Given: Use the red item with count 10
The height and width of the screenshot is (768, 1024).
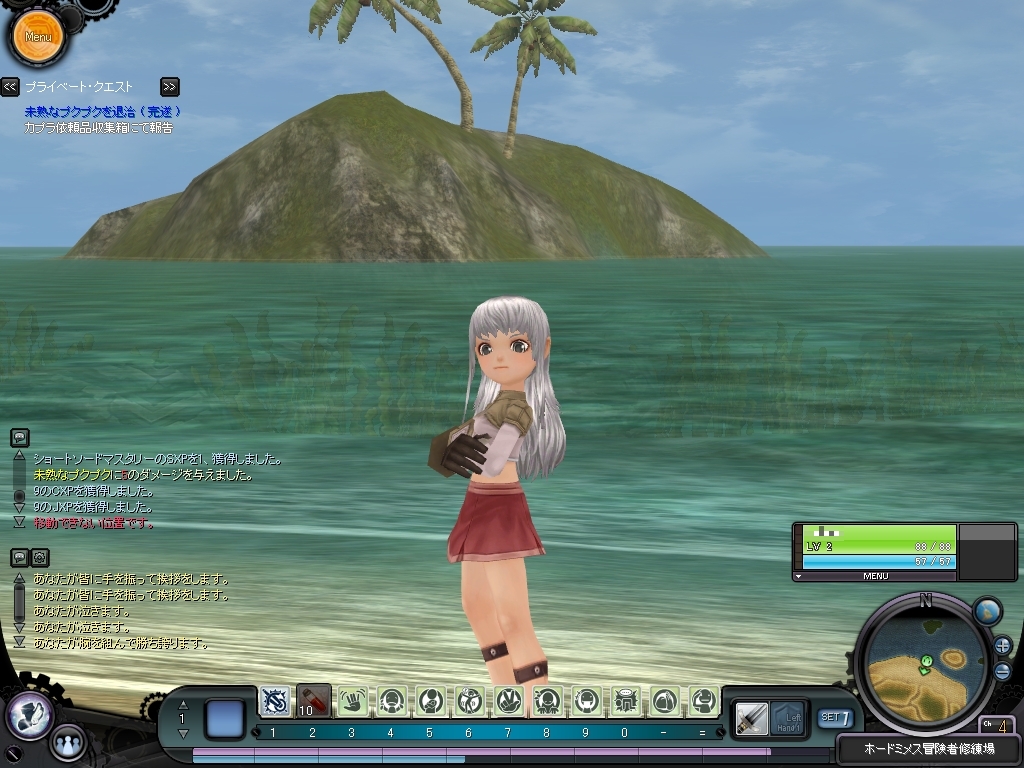Looking at the screenshot, I should pos(314,700).
